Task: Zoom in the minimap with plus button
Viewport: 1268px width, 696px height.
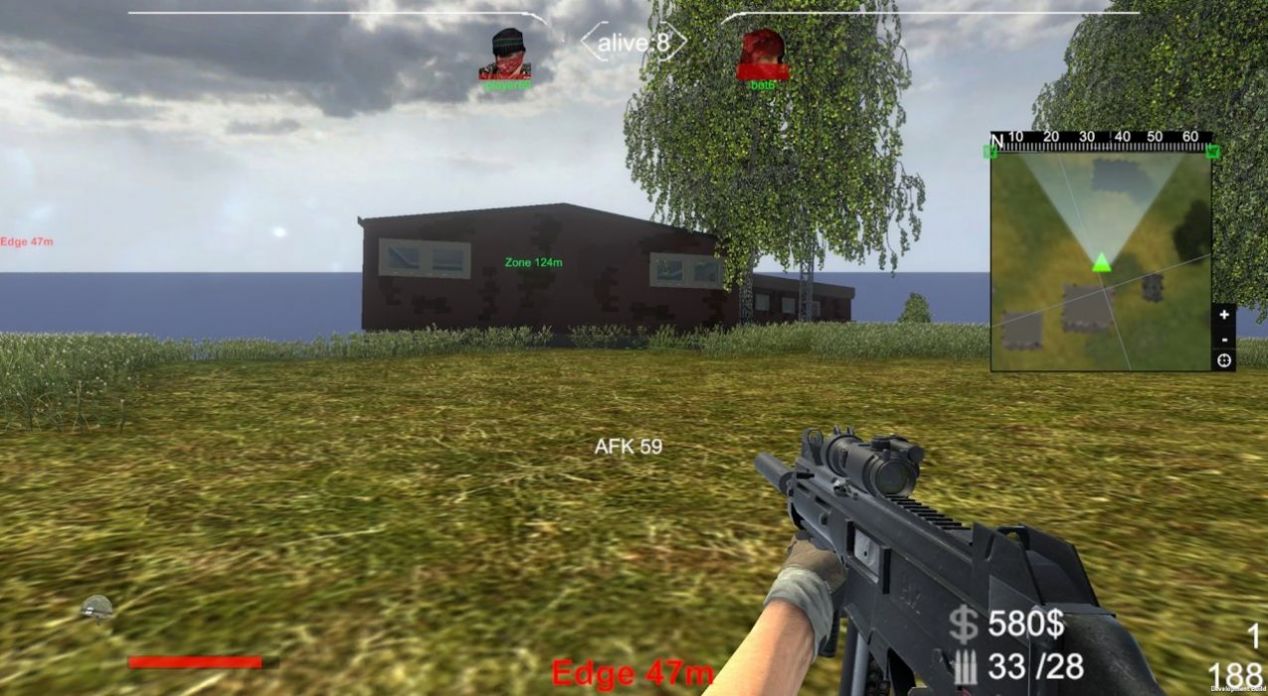Action: click(x=1224, y=314)
